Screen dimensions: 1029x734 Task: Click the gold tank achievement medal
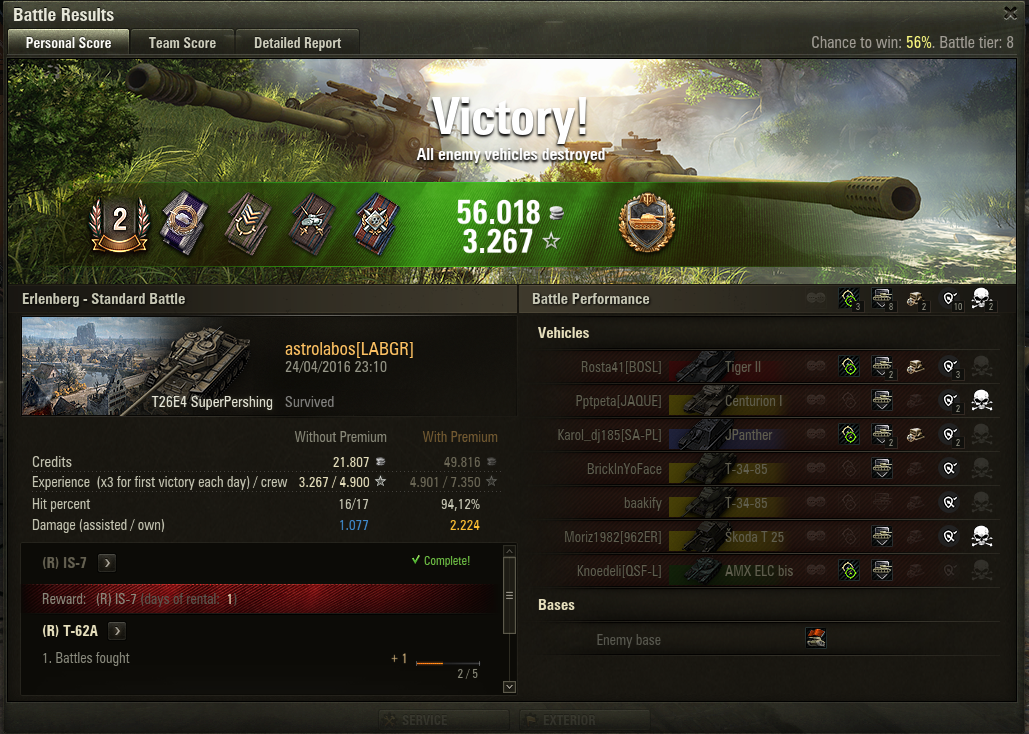(647, 222)
